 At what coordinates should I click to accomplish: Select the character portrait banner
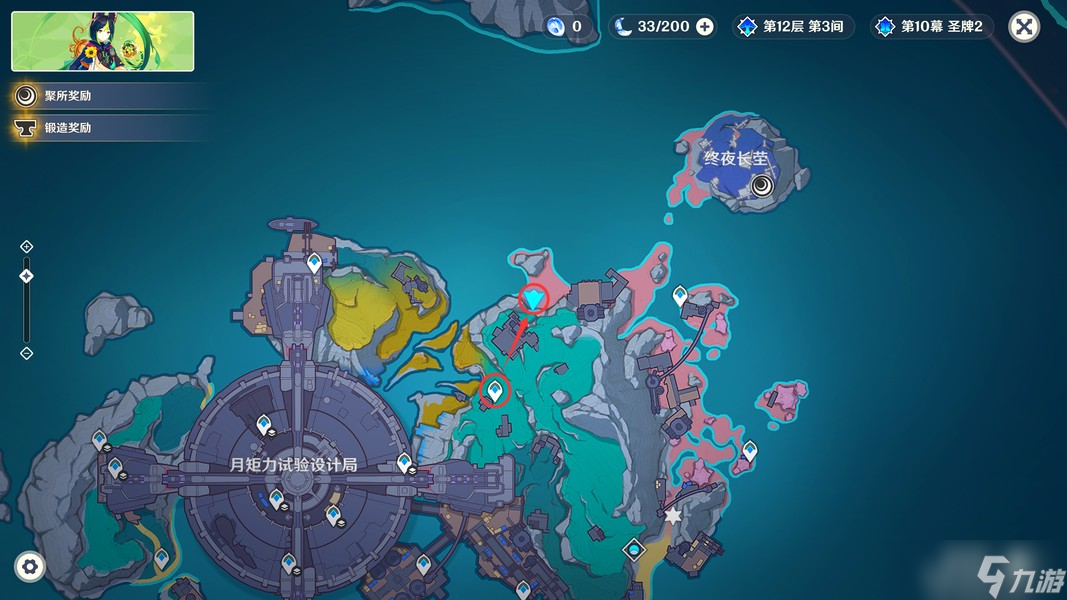(x=103, y=42)
